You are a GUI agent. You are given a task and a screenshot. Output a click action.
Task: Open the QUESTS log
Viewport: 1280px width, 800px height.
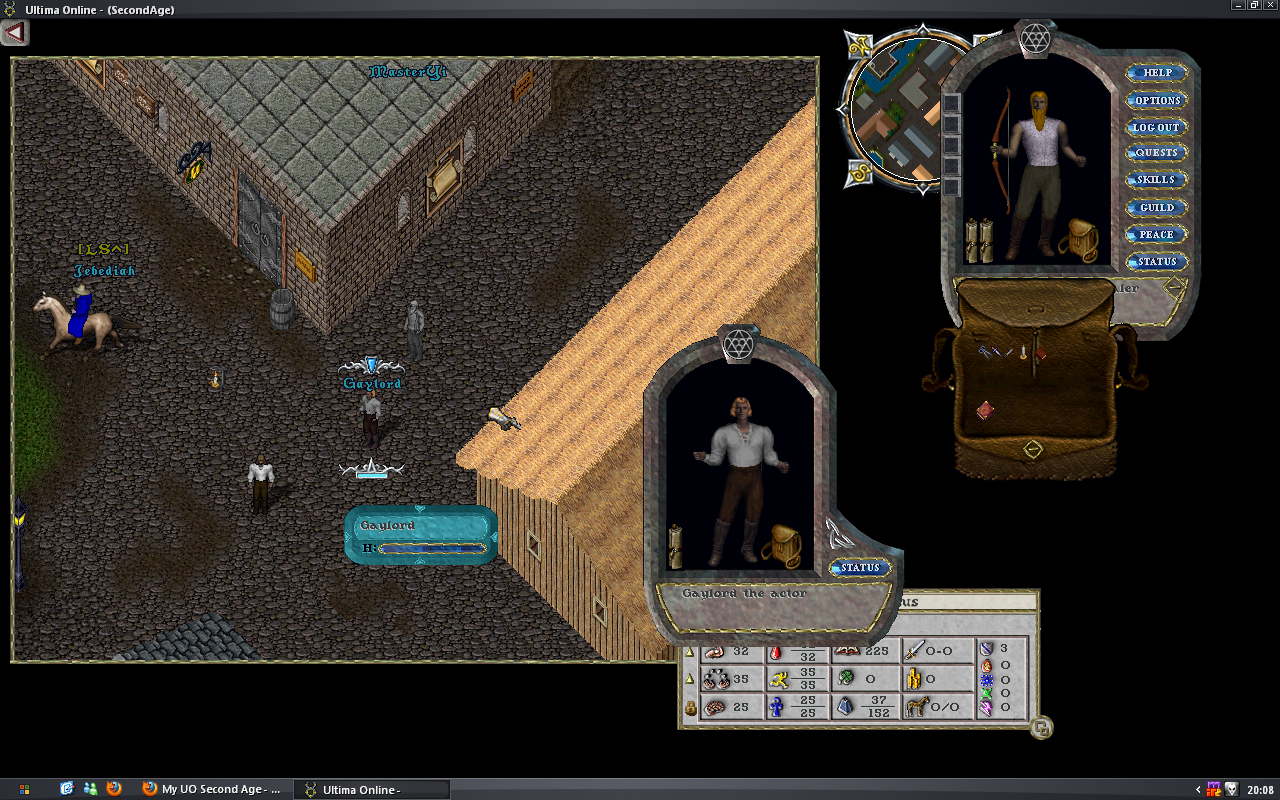pos(1157,153)
